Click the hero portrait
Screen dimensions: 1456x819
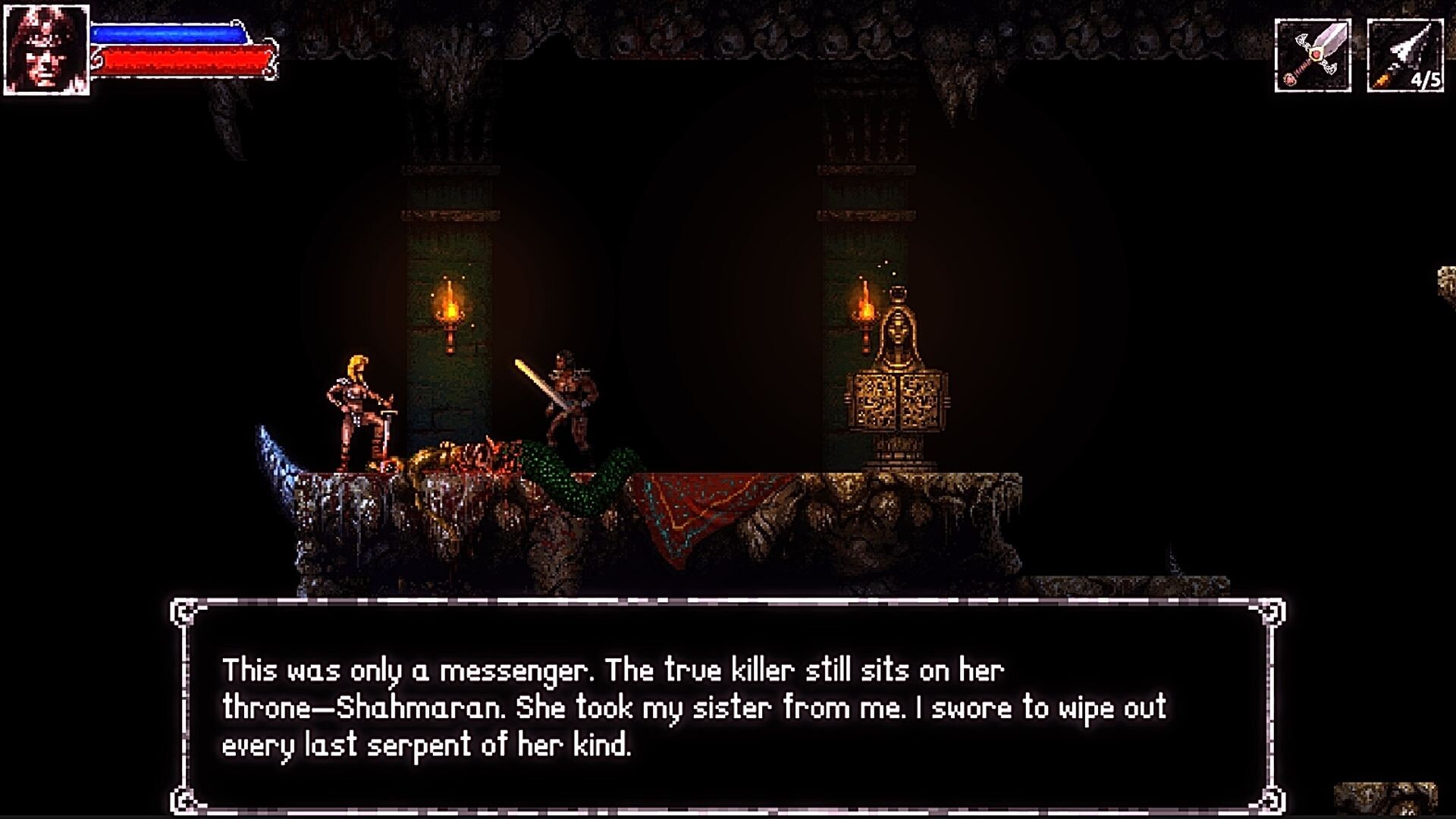coord(46,50)
